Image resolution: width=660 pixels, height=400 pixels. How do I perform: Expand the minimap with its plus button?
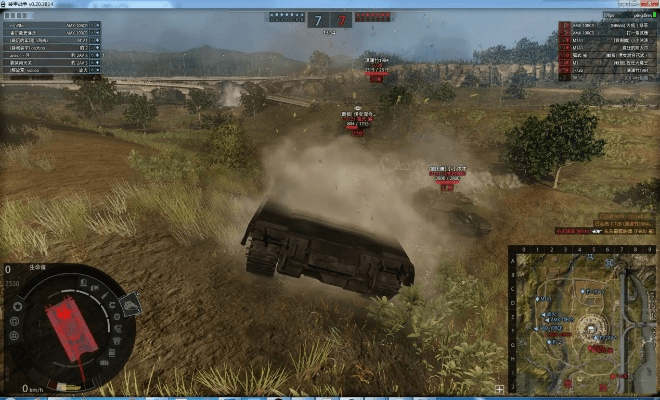coord(499,389)
